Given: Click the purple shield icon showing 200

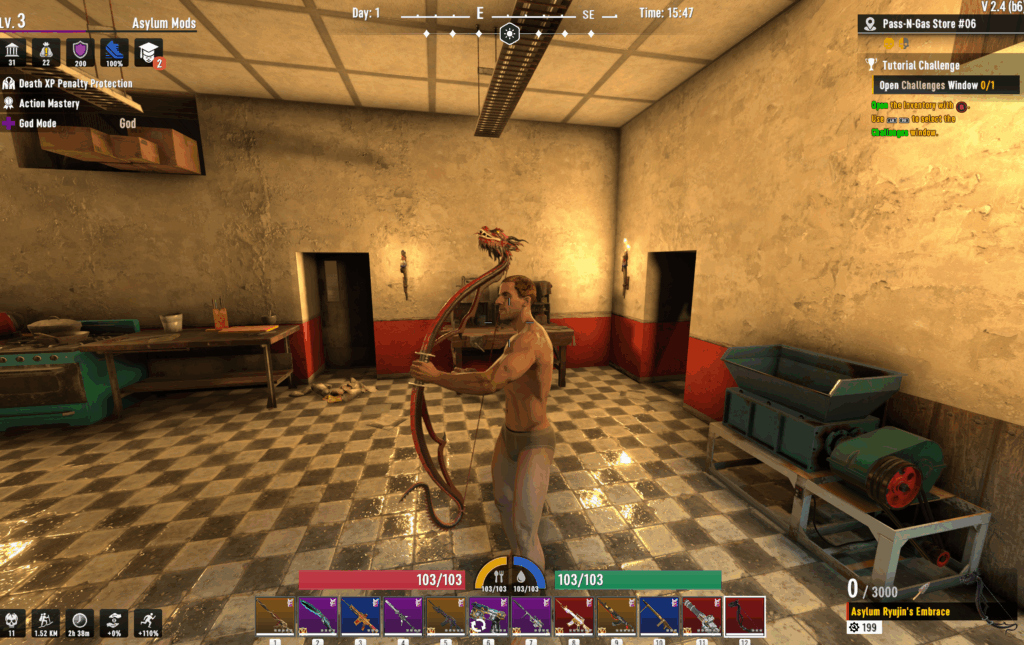Looking at the screenshot, I should (x=81, y=52).
